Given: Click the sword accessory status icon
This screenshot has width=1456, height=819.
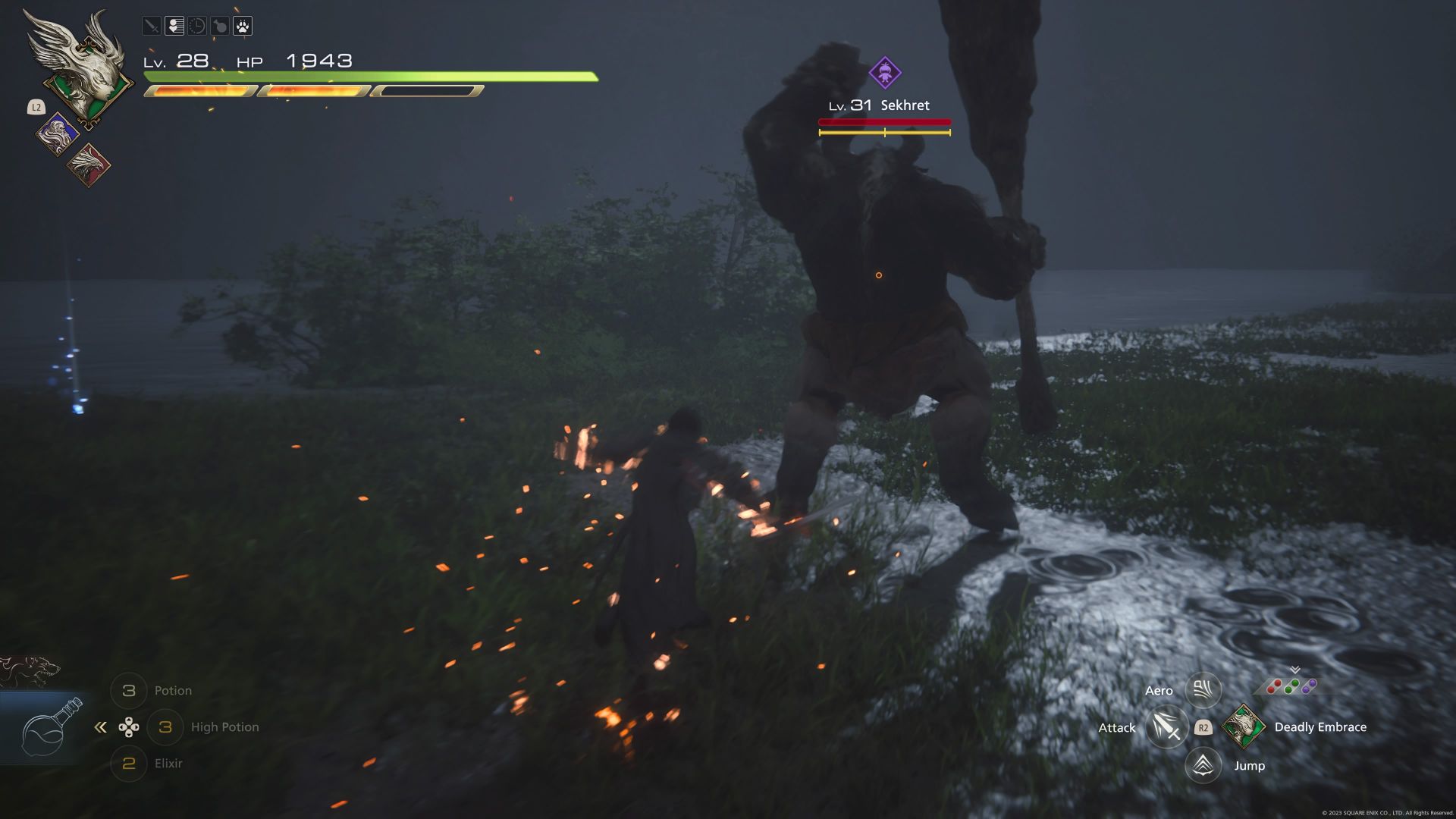Looking at the screenshot, I should pyautogui.click(x=152, y=27).
